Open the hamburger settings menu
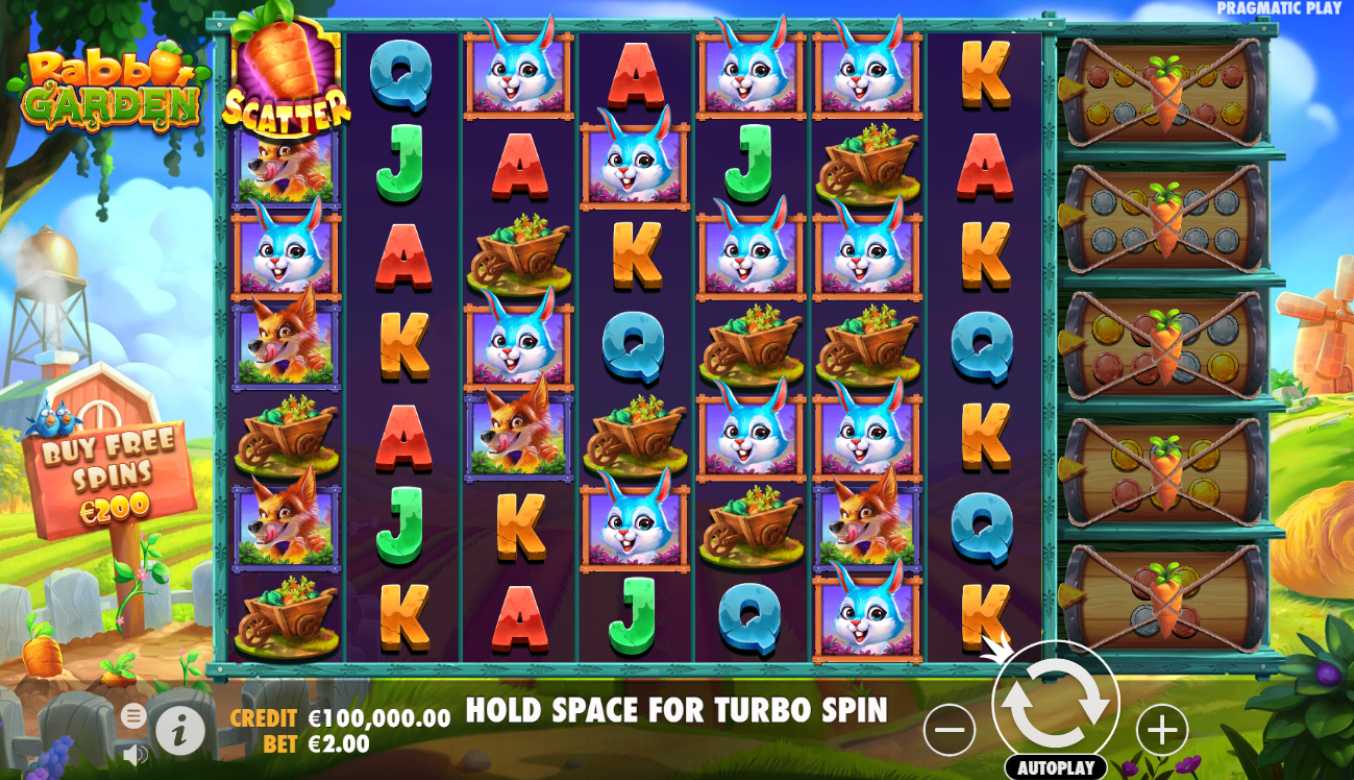1354x780 pixels. [x=133, y=716]
